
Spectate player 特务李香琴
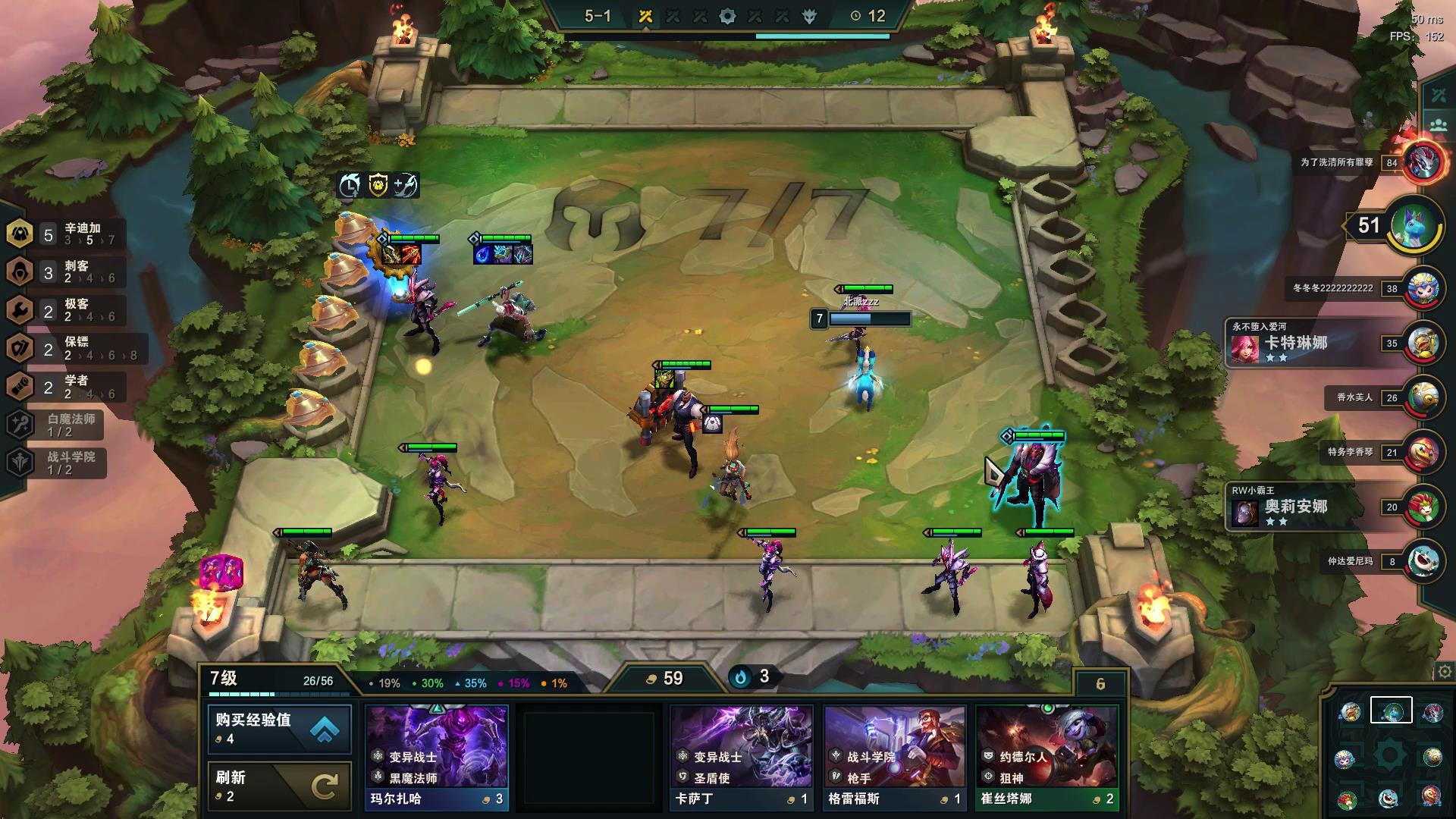tap(1423, 452)
